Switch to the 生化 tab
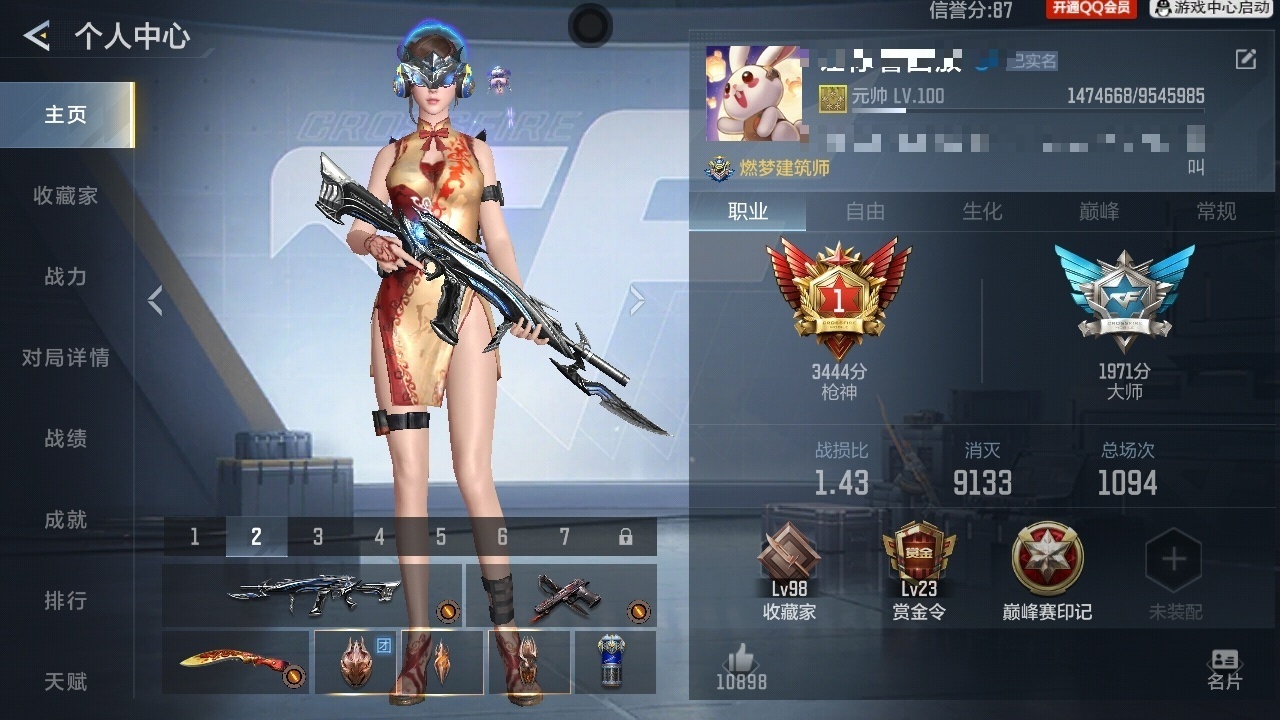The height and width of the screenshot is (720, 1280). 983,212
